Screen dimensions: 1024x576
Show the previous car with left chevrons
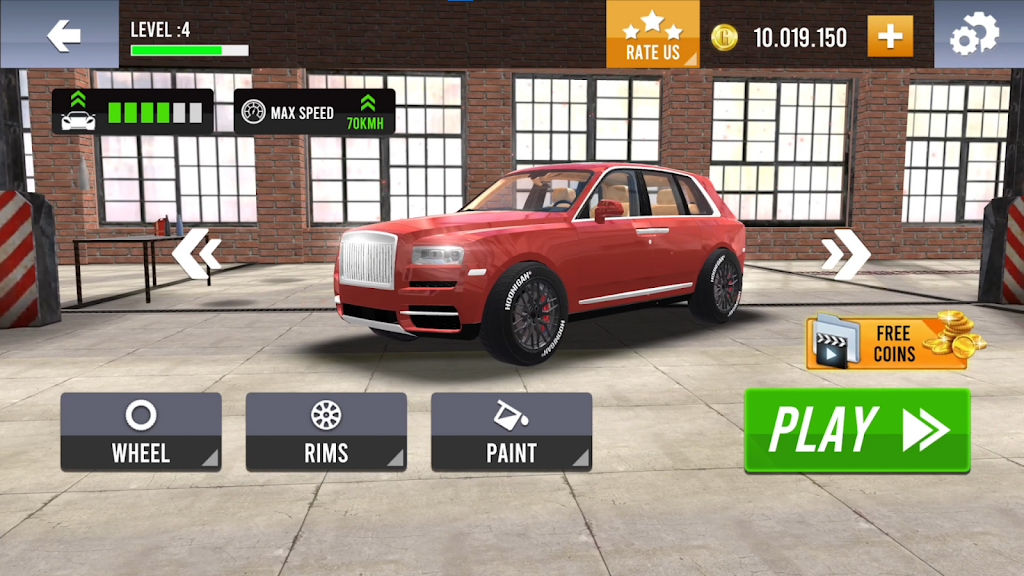tap(196, 254)
